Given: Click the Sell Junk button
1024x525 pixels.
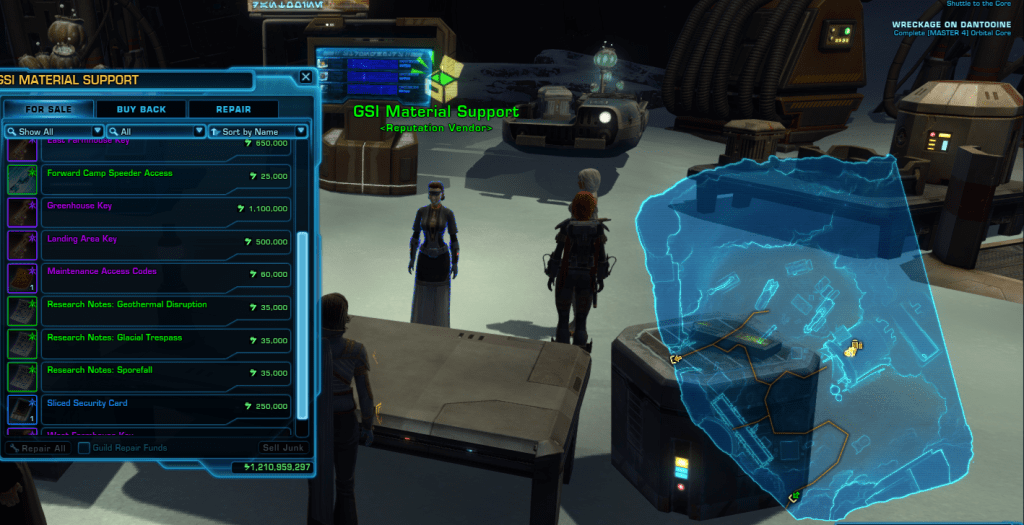Looking at the screenshot, I should click(x=282, y=448).
